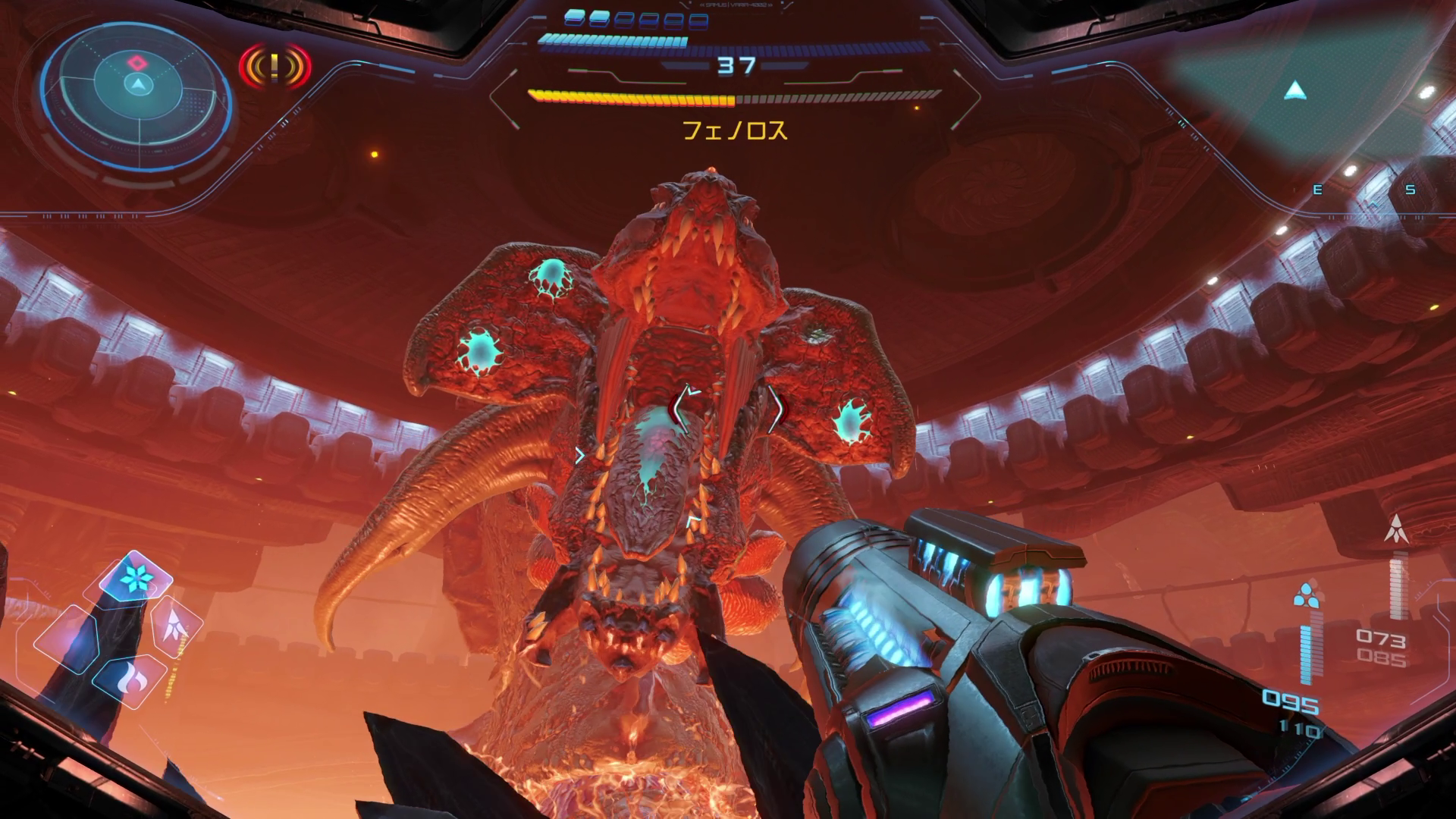Click the blue three-droplet ammo icon
Screen dimensions: 1456x819
click(x=1304, y=596)
